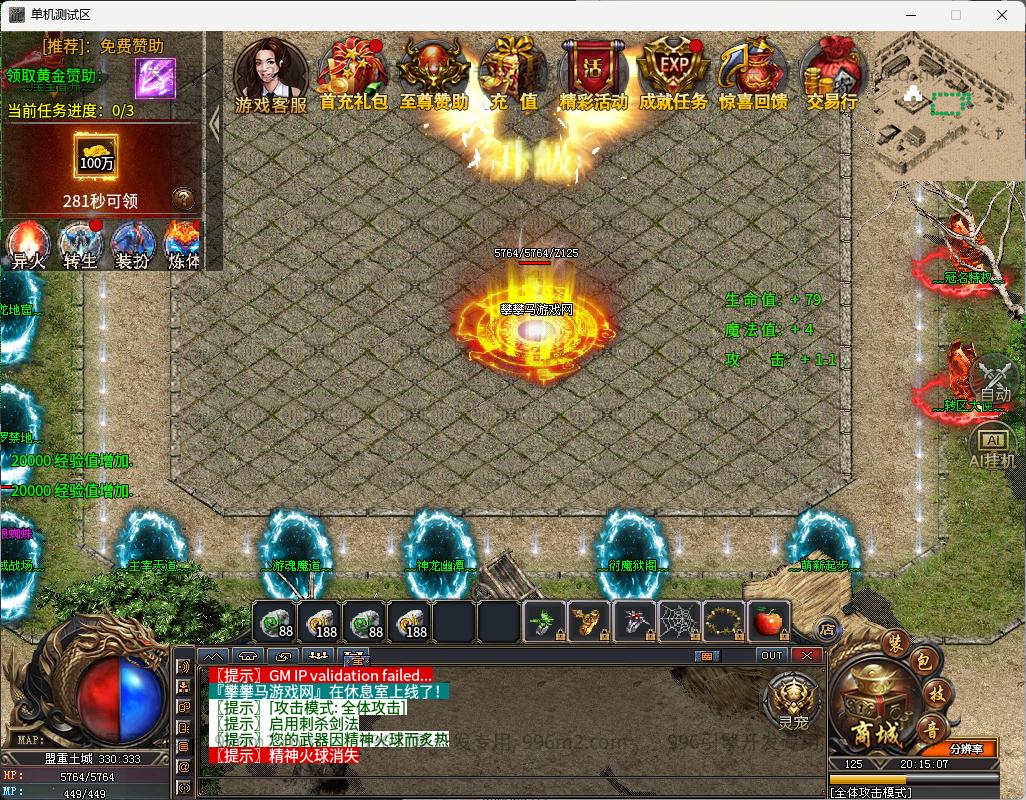The width and height of the screenshot is (1026, 800).
Task: Click the question mark help button
Action: point(183,198)
